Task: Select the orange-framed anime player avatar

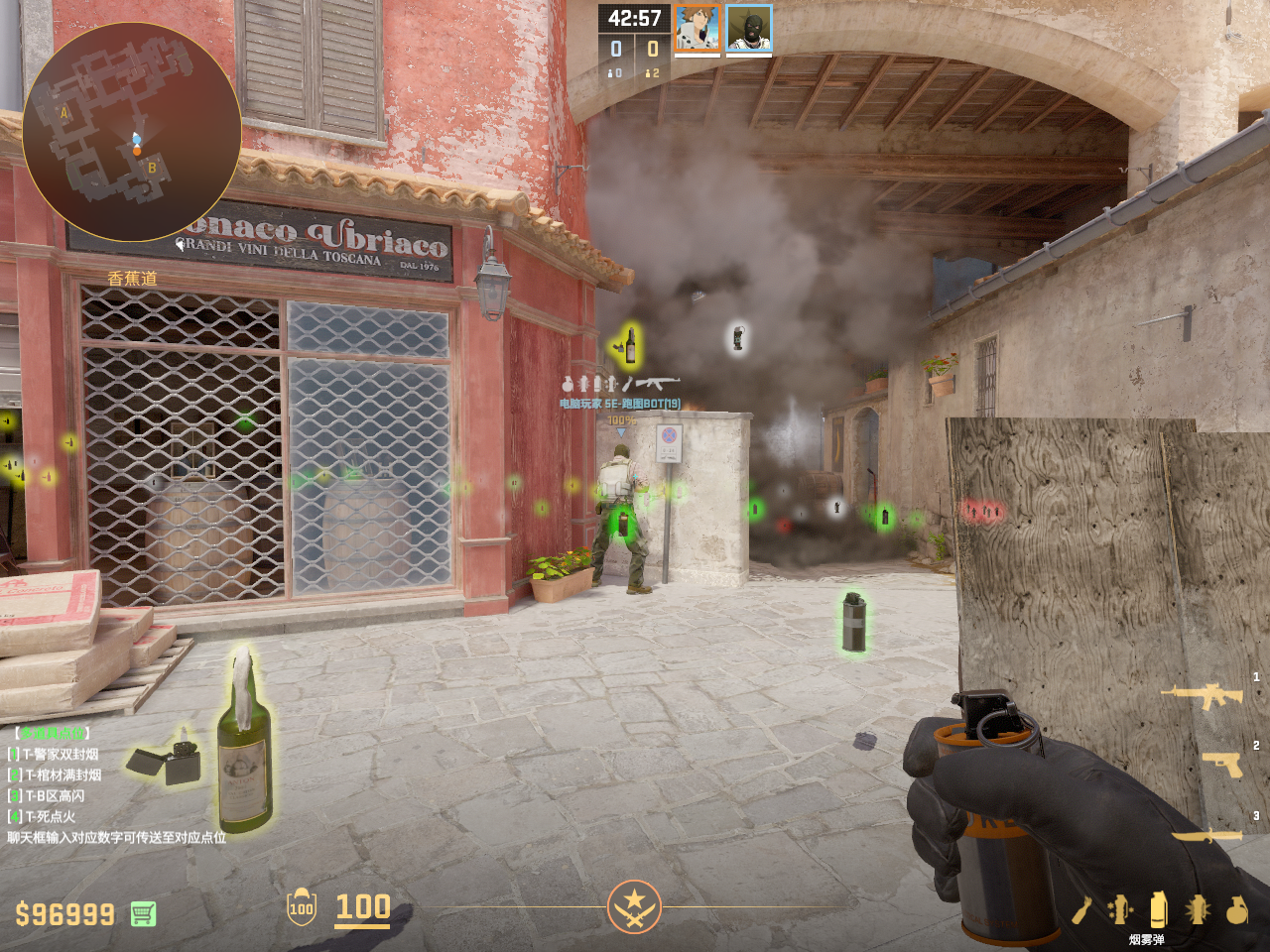Action: point(698,28)
